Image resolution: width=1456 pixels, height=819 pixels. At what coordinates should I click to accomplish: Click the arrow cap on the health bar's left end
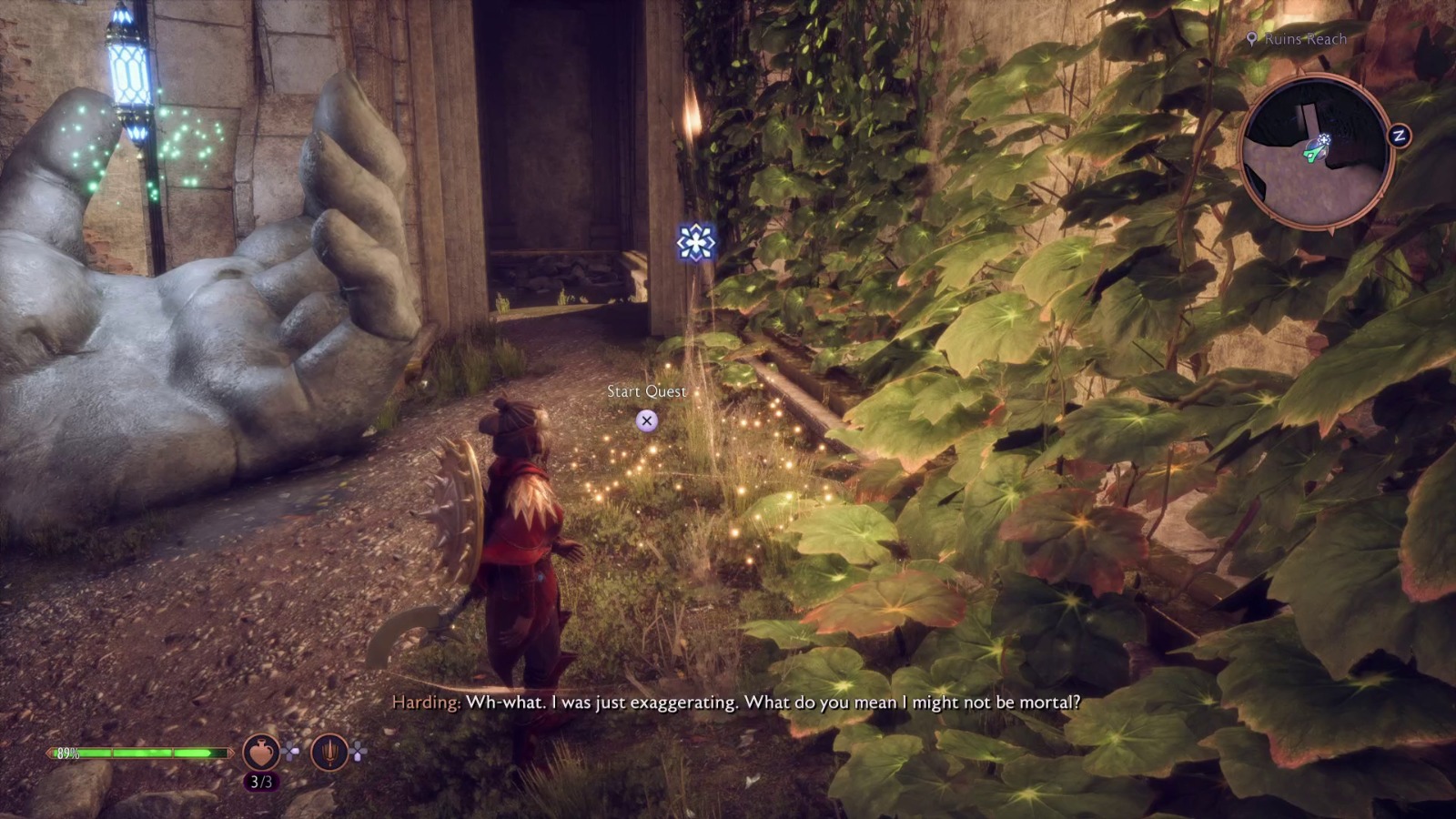(x=51, y=753)
